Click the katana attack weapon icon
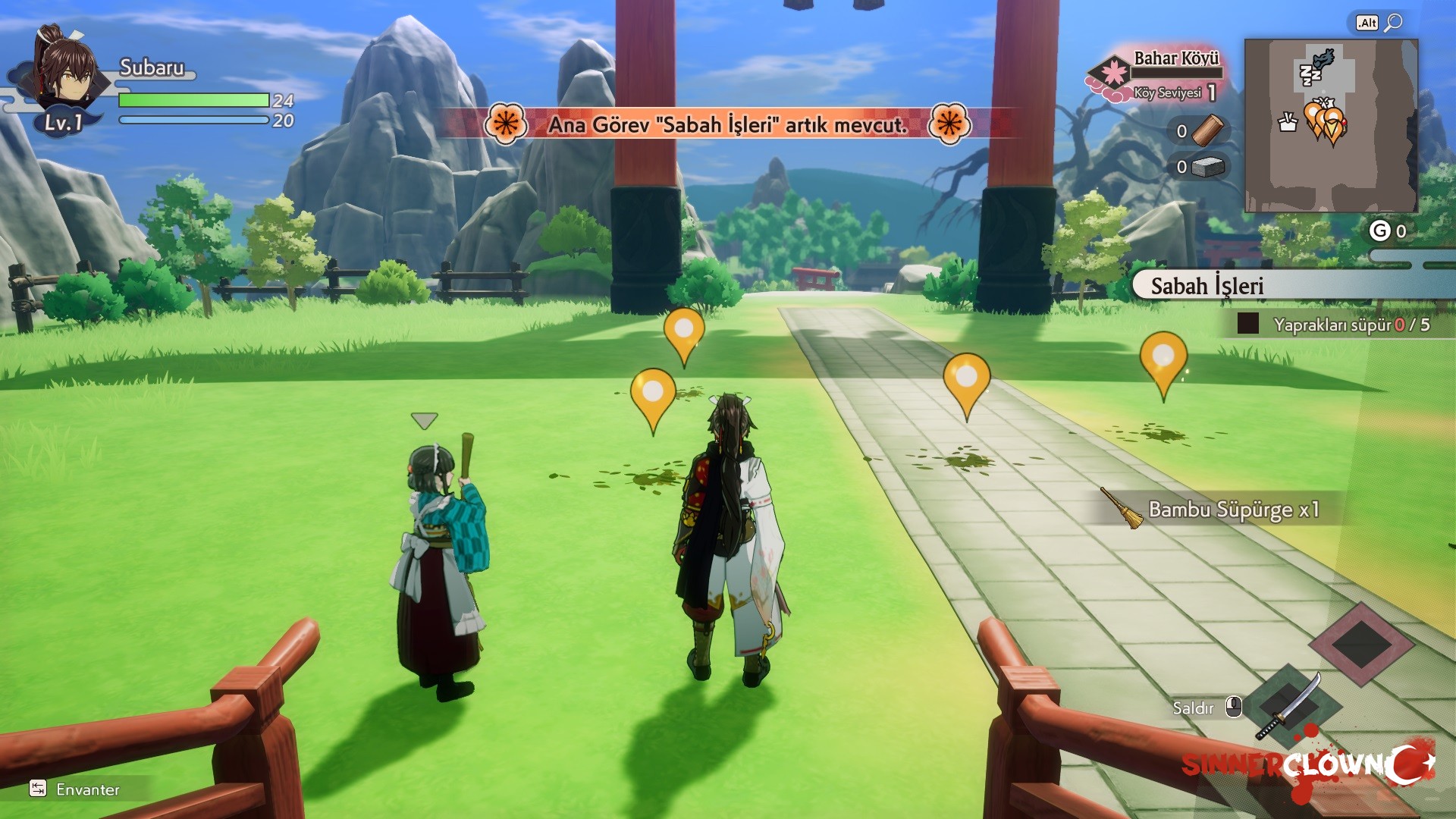This screenshot has height=819, width=1456. pos(1288,705)
